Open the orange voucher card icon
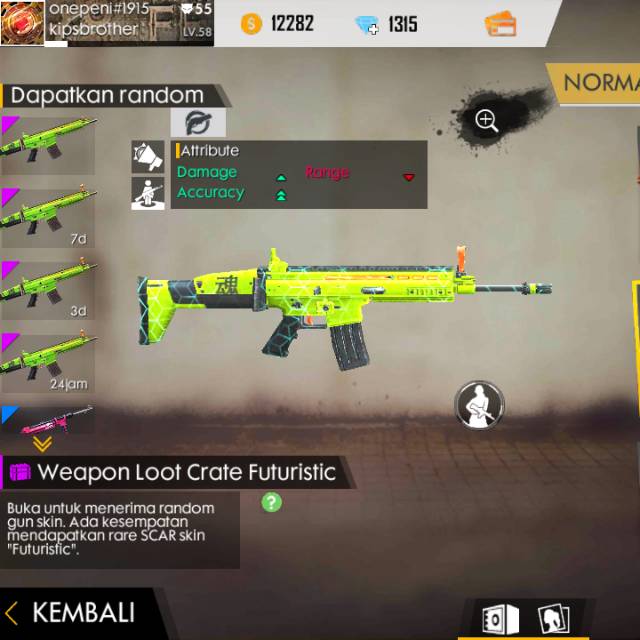The width and height of the screenshot is (640, 640). pos(500,24)
